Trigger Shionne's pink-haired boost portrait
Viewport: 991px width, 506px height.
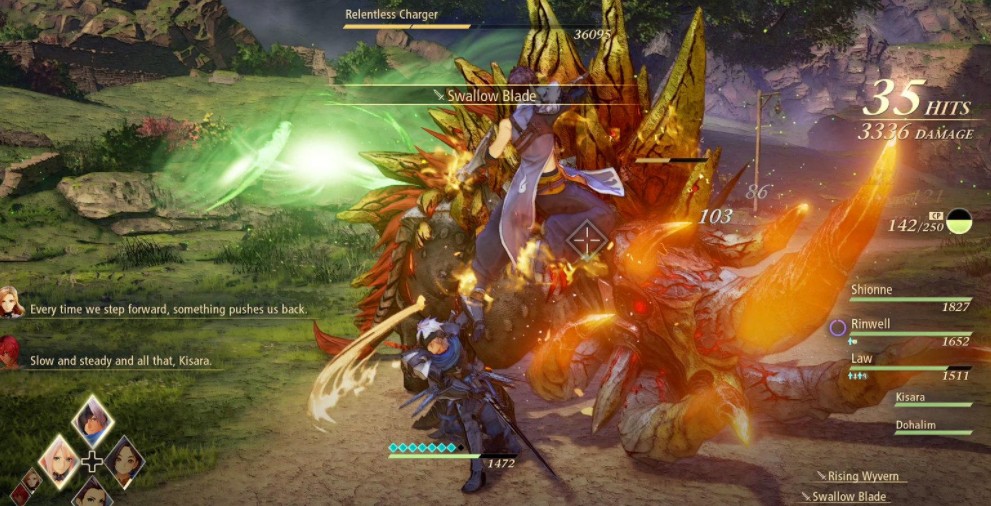click(x=59, y=460)
